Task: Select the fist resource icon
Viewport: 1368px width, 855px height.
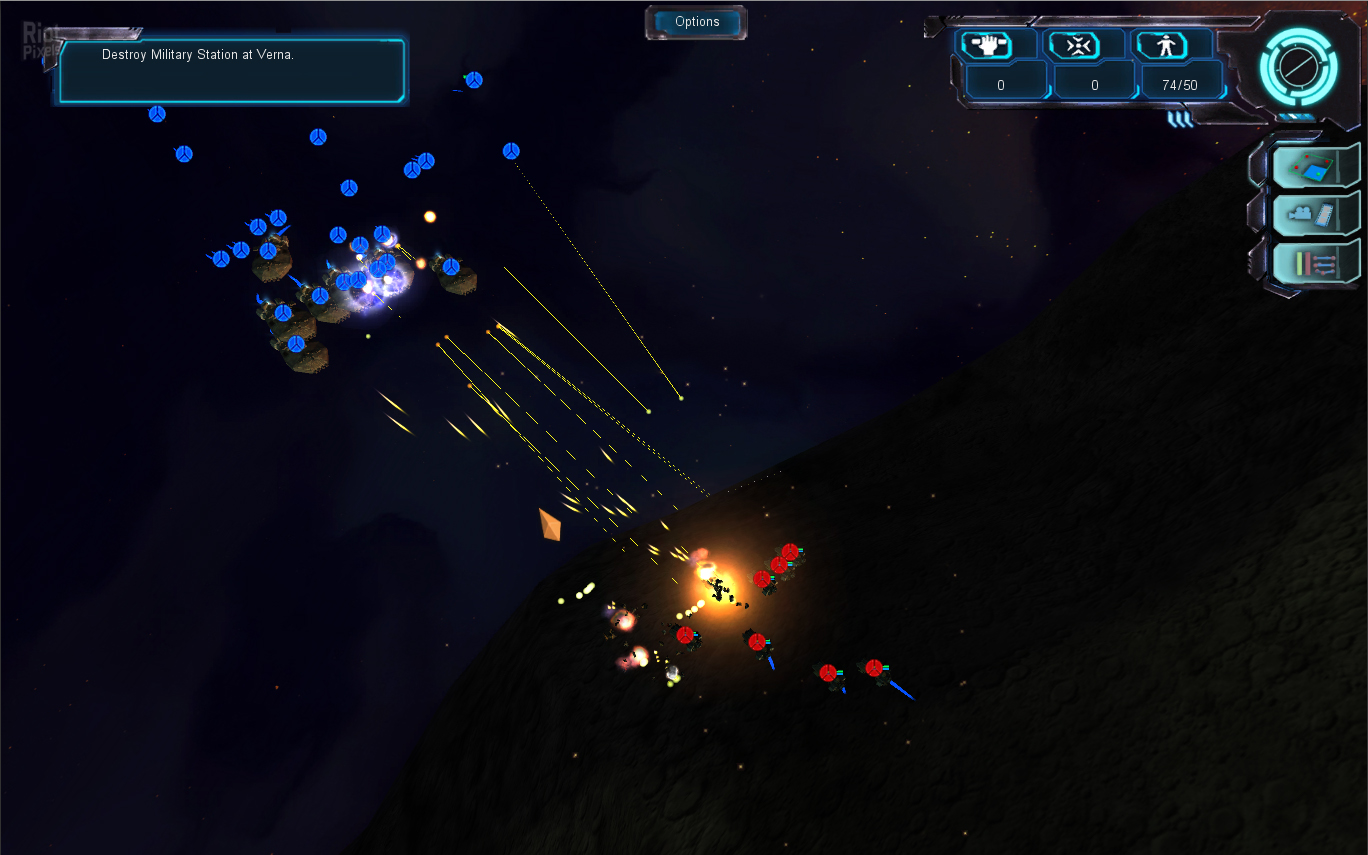Action: (986, 45)
